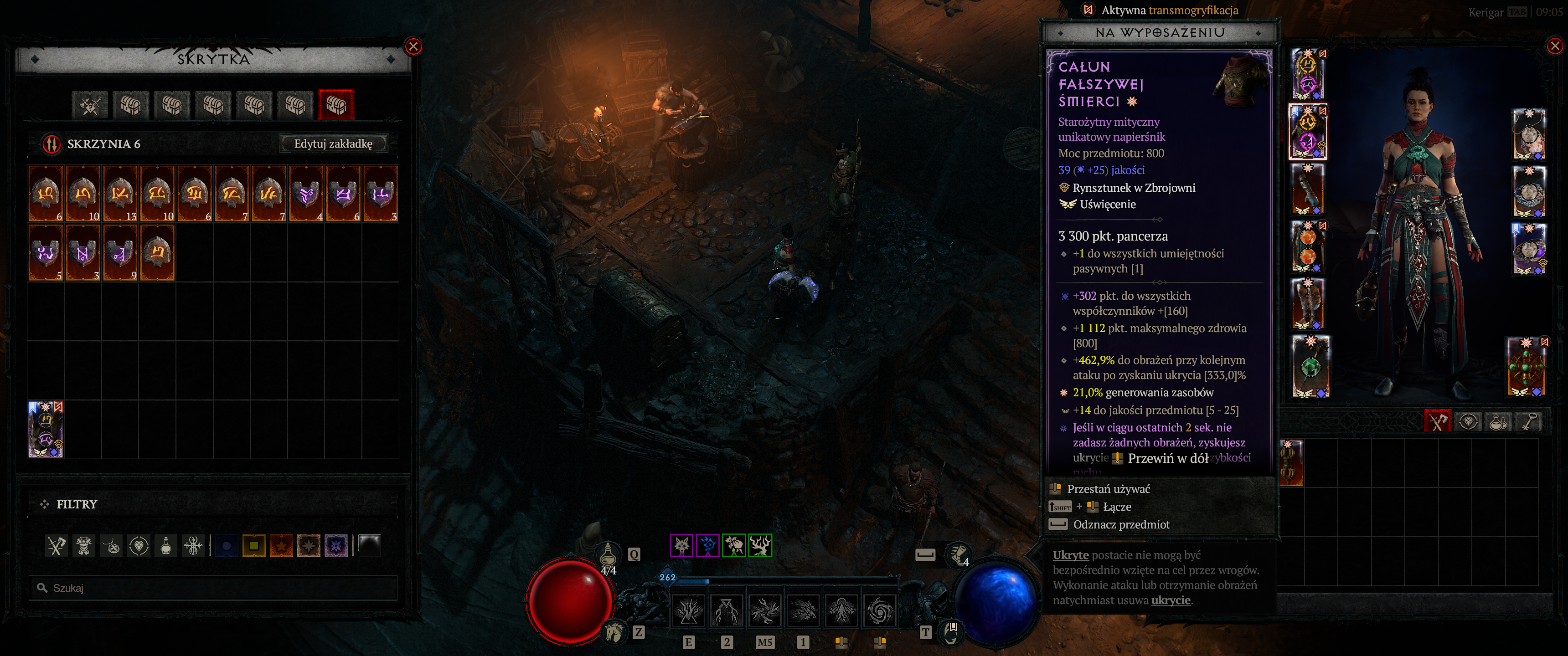This screenshot has height=656, width=1568.
Task: Select the equipped gloves slot
Action: [1307, 189]
